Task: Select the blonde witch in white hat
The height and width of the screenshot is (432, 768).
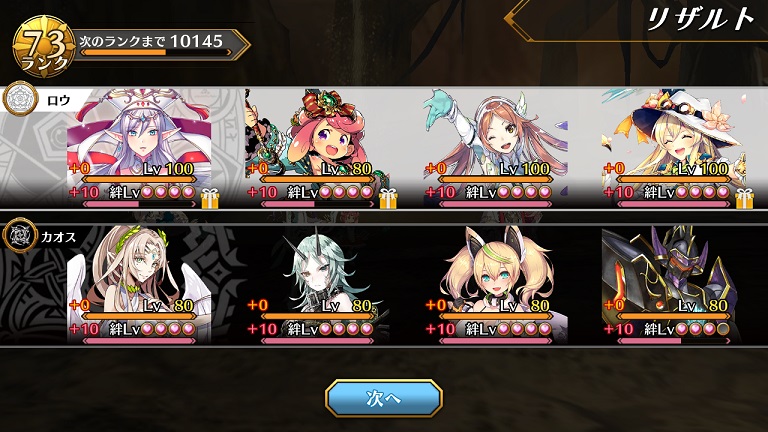Action: [x=673, y=147]
